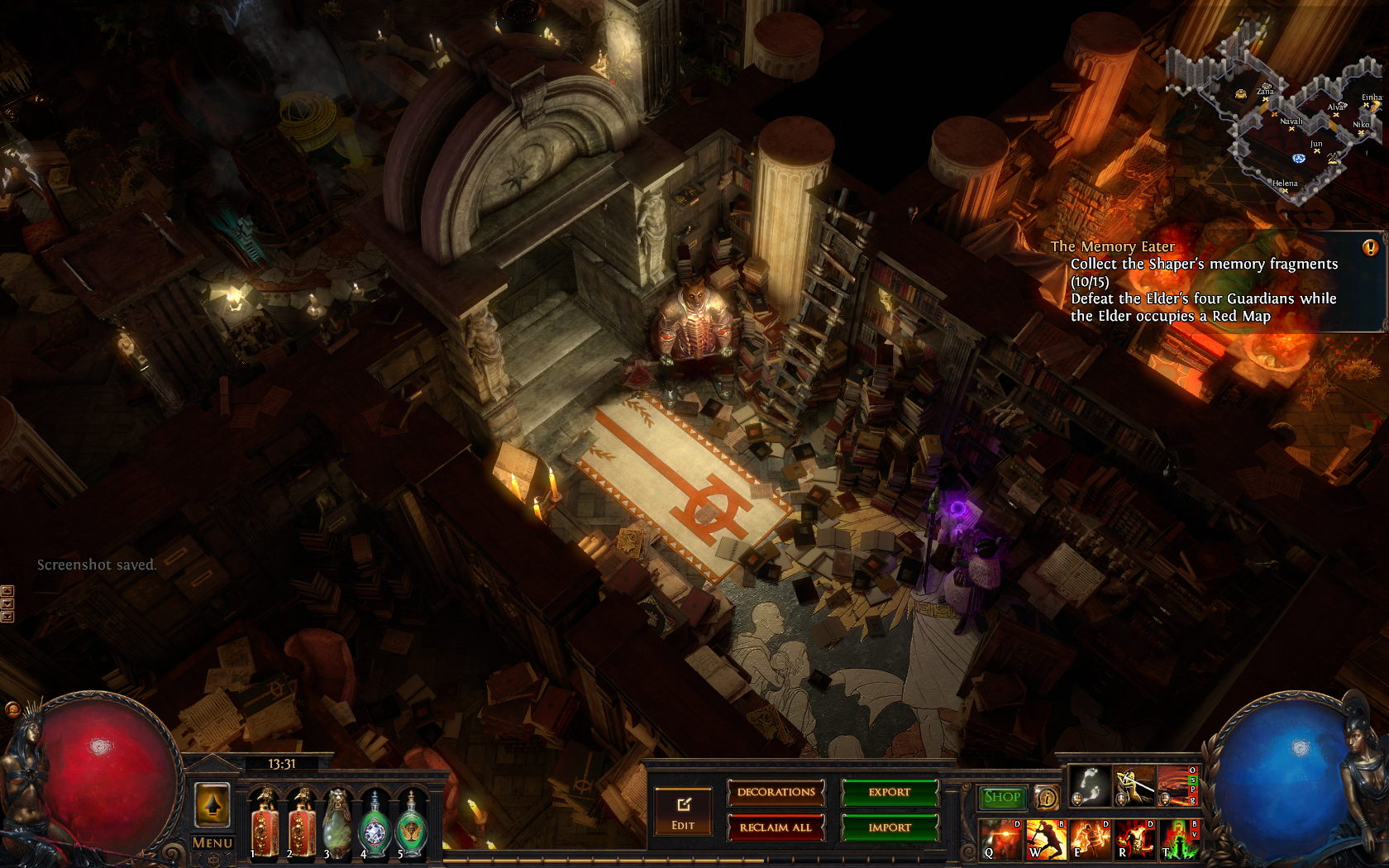Select the grey-green lion-headed flask in slot 3
Viewport: 1389px width, 868px height.
pyautogui.click(x=337, y=823)
